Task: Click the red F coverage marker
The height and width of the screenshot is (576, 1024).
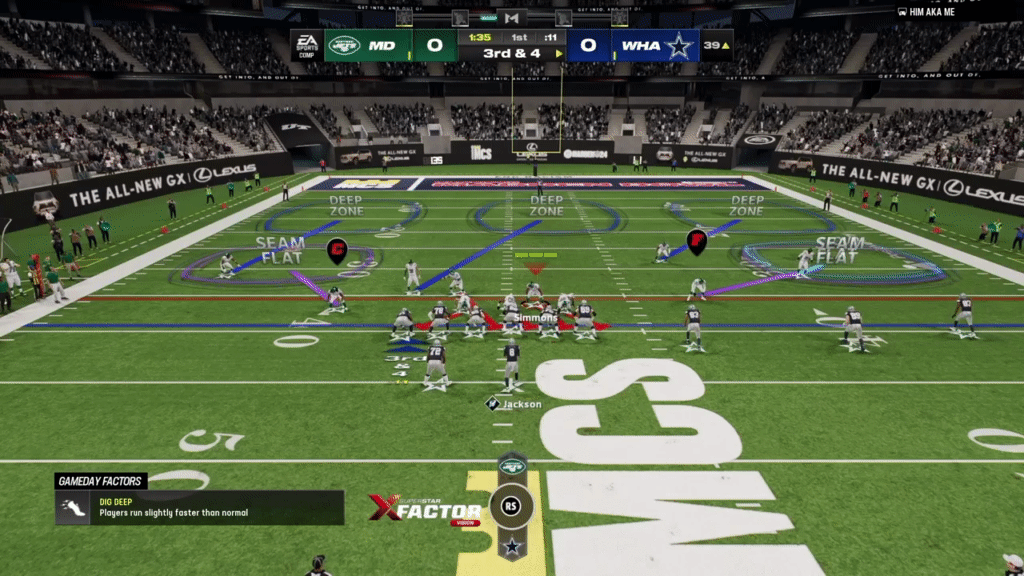Action: pos(696,241)
